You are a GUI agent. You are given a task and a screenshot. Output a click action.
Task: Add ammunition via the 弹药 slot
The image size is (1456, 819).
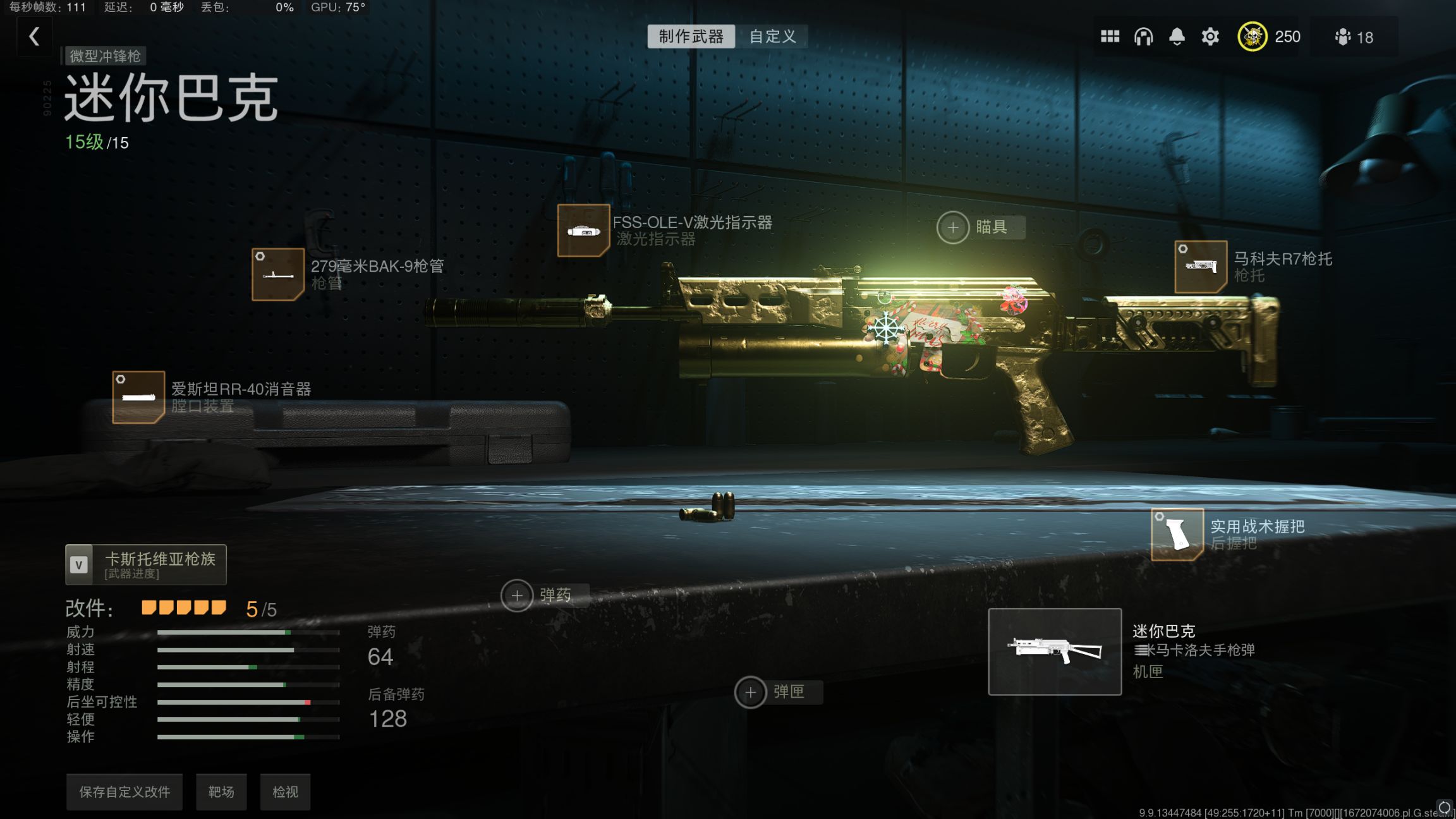click(517, 595)
